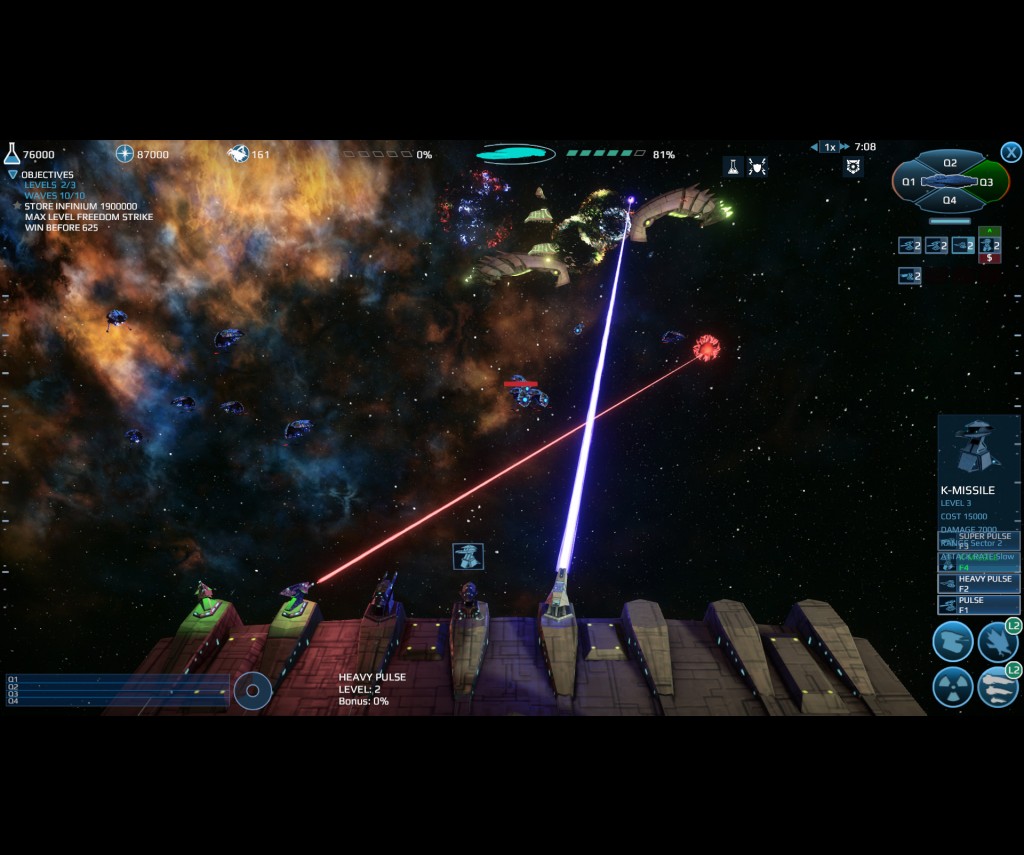Open the flask research icon at top

(733, 167)
